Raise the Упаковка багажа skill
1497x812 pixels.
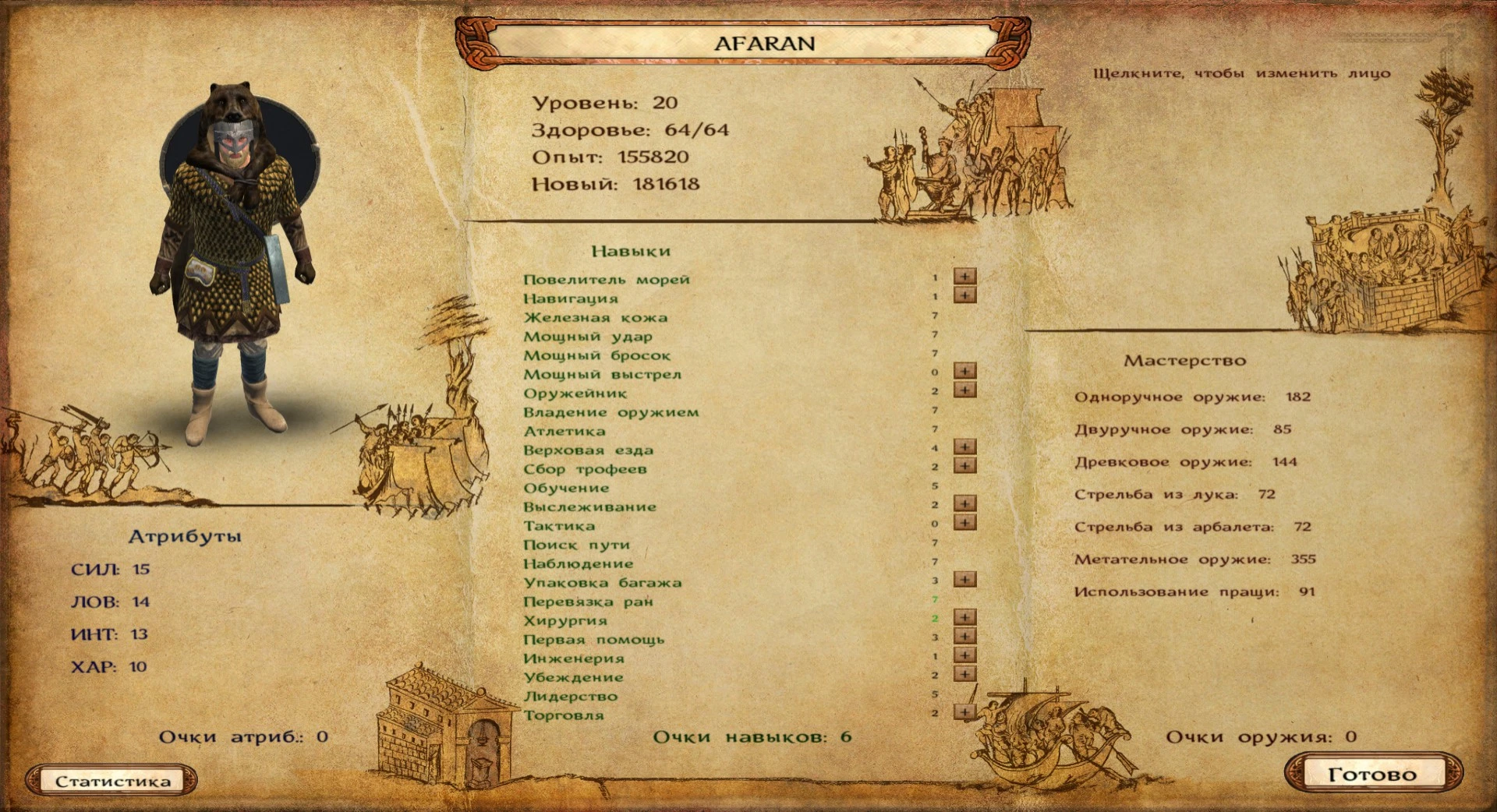tap(964, 580)
